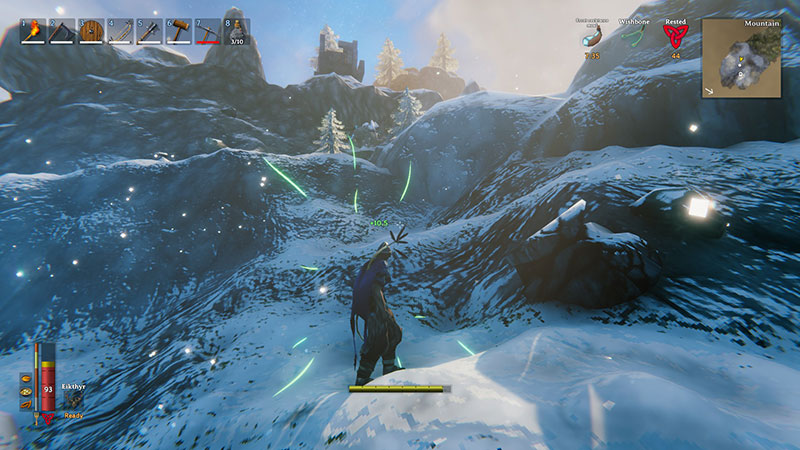This screenshot has width=800, height=450.
Task: Activate the Eikthyr forsaken power icon
Action: (x=74, y=399)
